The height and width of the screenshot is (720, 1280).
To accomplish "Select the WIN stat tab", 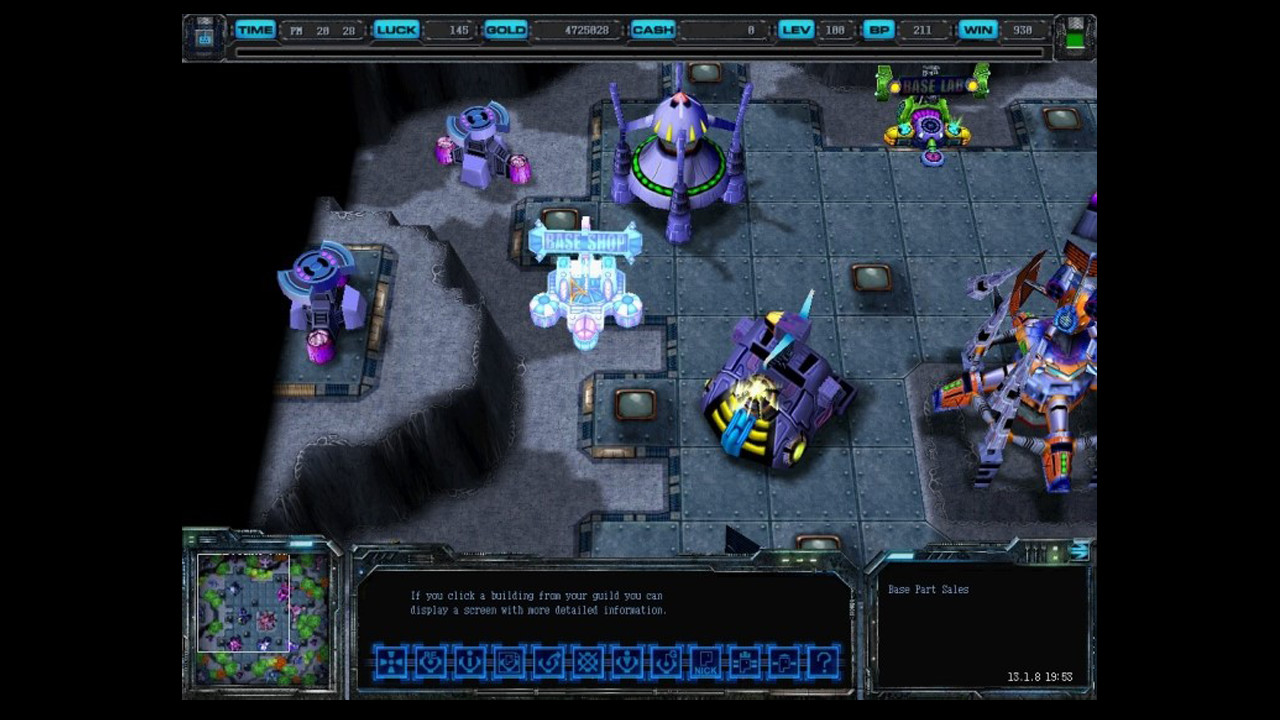I will click(977, 30).
